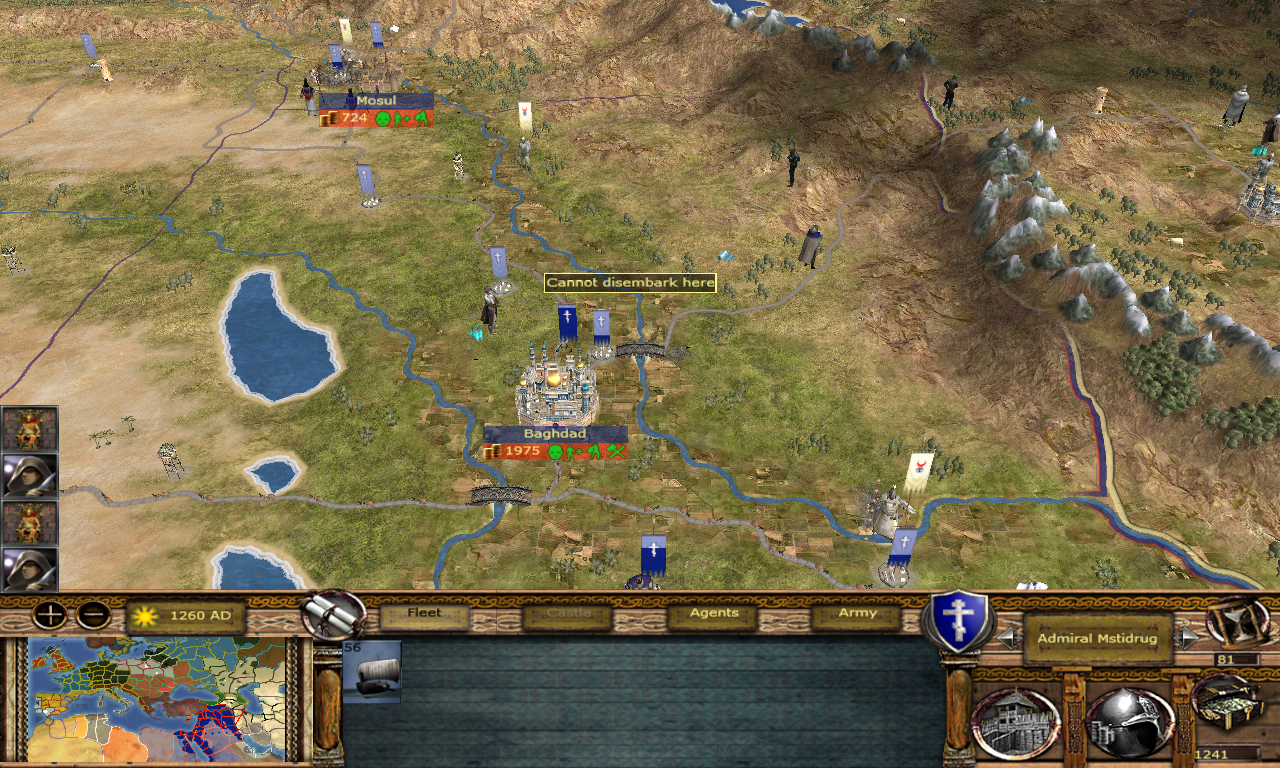The image size is (1280, 768).
Task: Open the recruitment helmet panel
Action: point(1129,722)
